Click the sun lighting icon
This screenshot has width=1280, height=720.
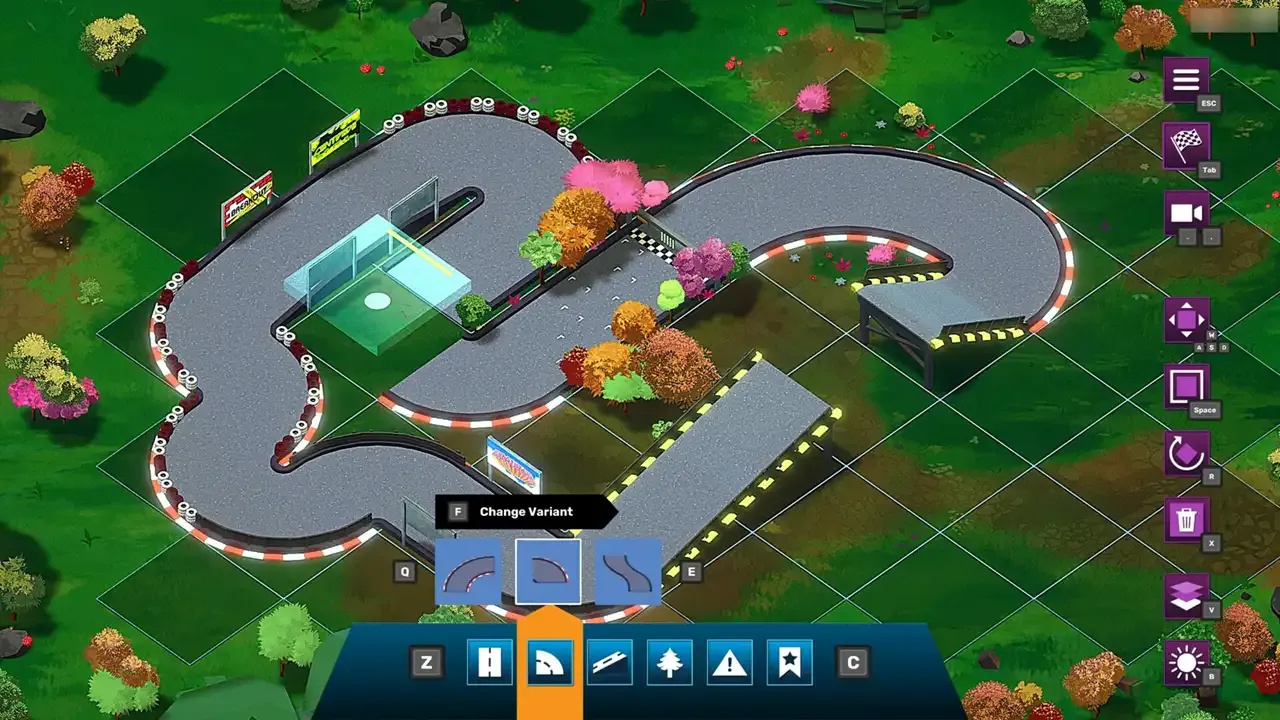coord(1186,660)
